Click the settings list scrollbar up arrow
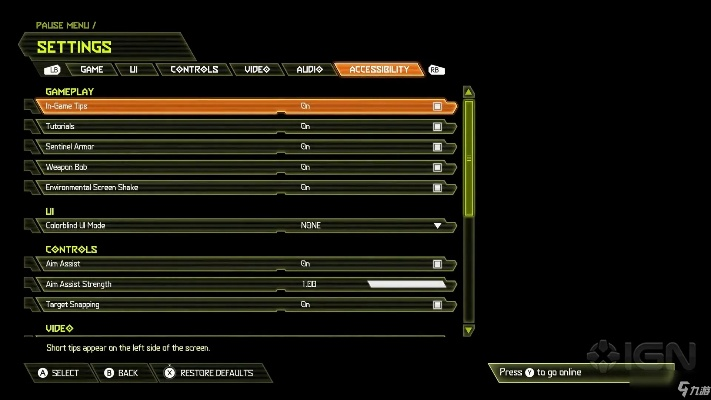 click(468, 92)
